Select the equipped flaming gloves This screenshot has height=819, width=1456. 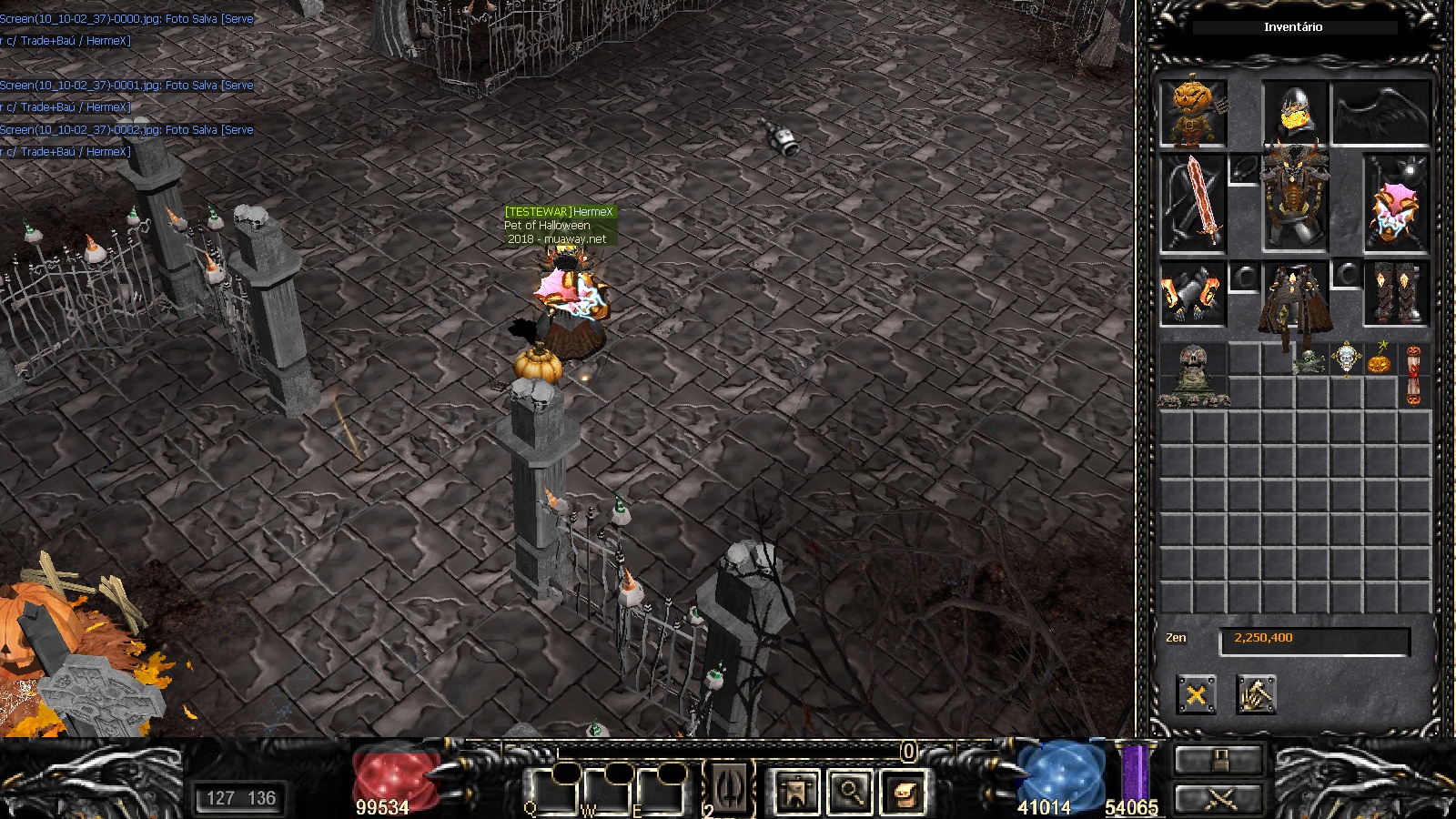tap(1193, 294)
